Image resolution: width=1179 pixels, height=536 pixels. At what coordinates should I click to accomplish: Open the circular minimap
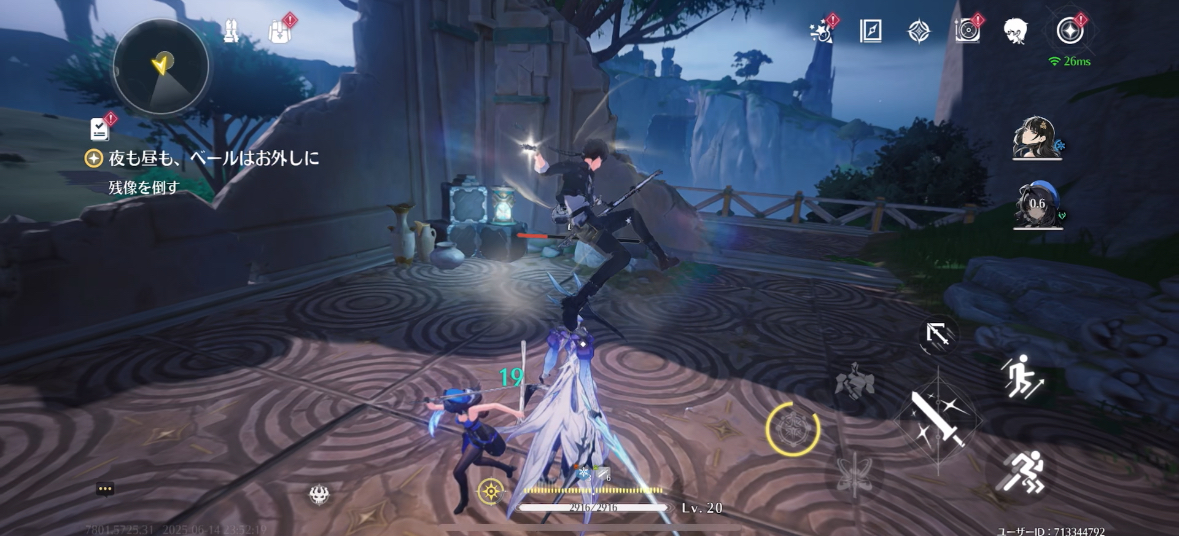(160, 67)
